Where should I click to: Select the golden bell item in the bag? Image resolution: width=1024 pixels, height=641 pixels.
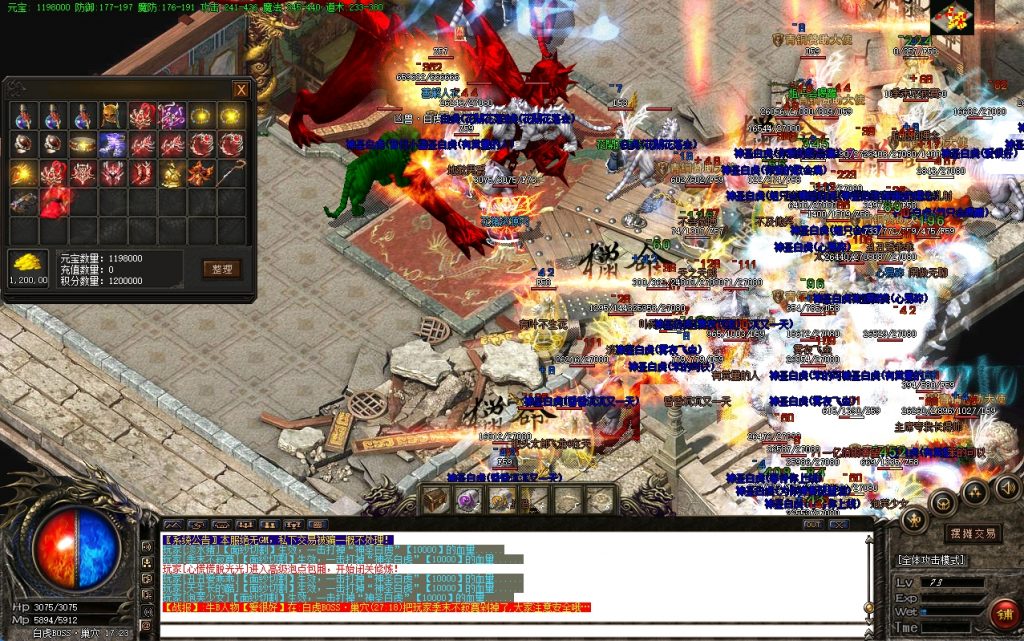(x=171, y=174)
